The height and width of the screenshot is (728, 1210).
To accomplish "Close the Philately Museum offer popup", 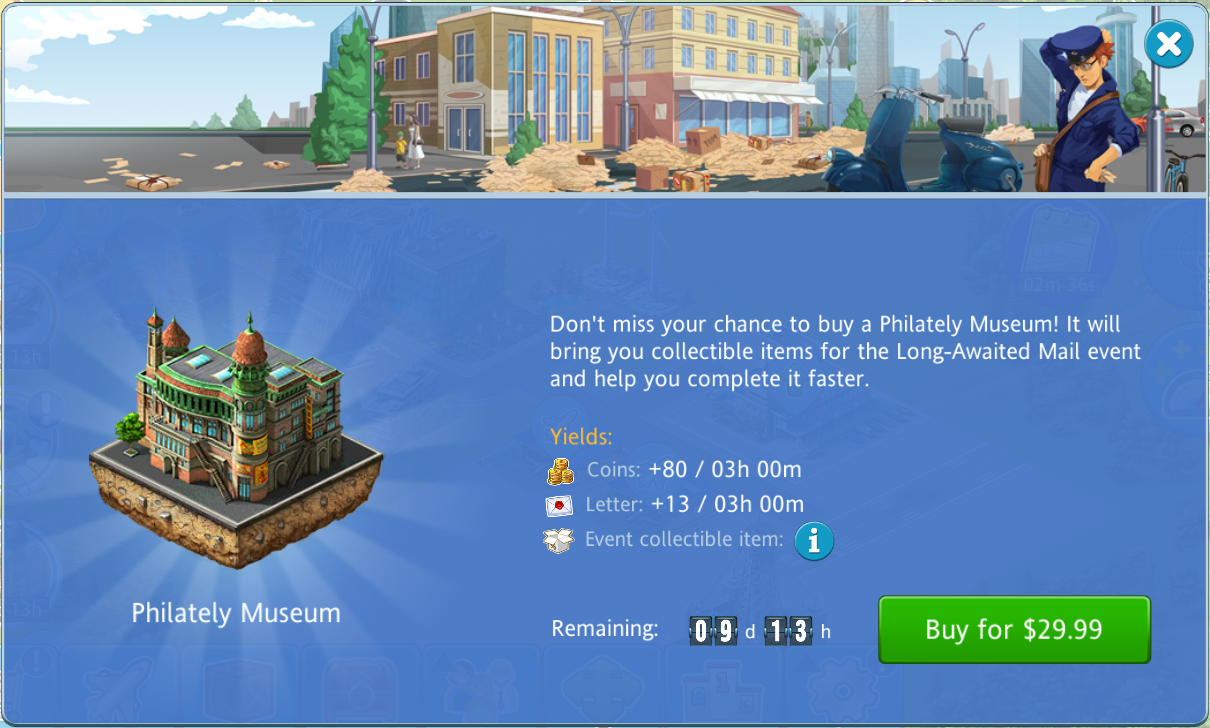I will point(1168,44).
